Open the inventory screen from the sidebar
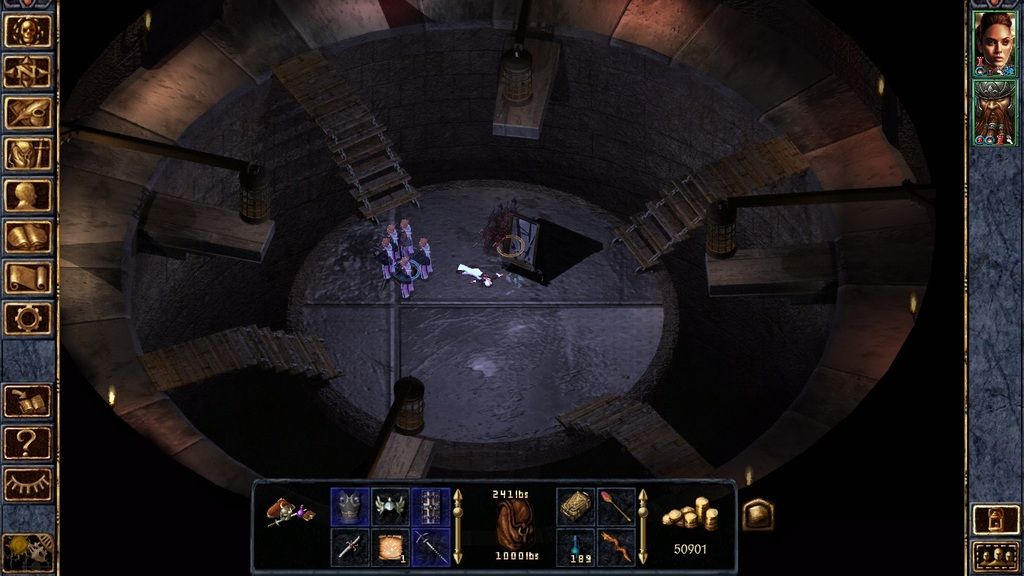The image size is (1024, 576). (28, 154)
